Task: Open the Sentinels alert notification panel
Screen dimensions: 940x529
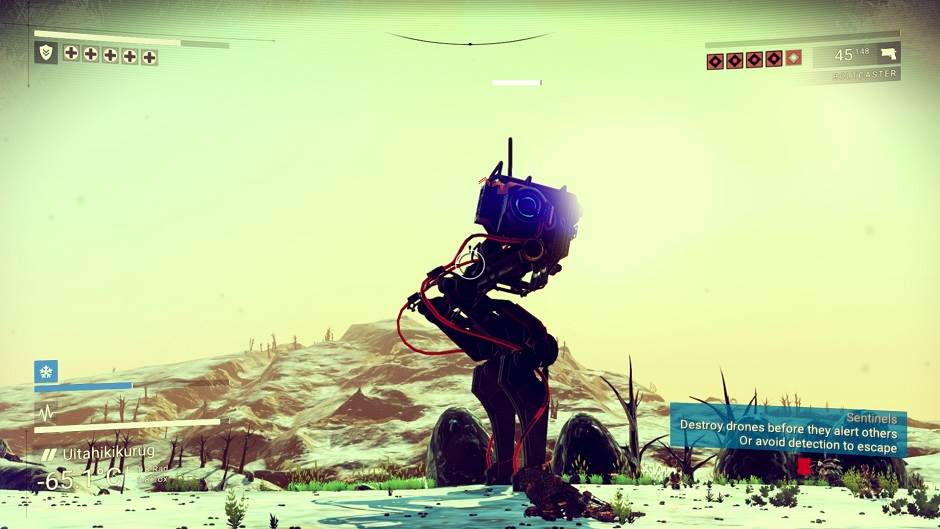Action: (788, 430)
